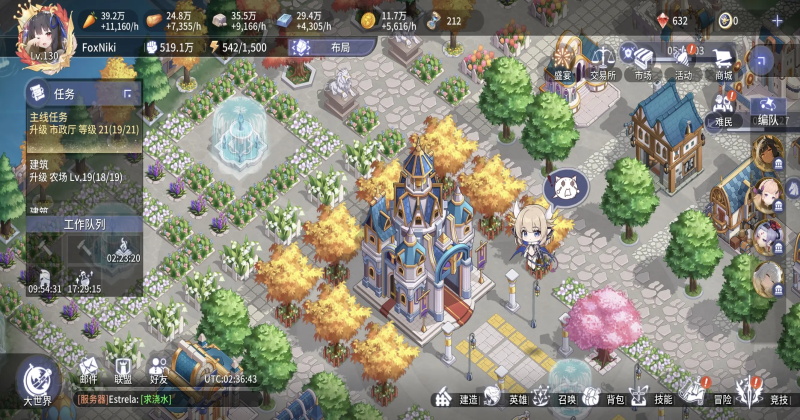Open the 邮件 (Mail) inbox
This screenshot has height=420, width=800.
pyautogui.click(x=89, y=371)
